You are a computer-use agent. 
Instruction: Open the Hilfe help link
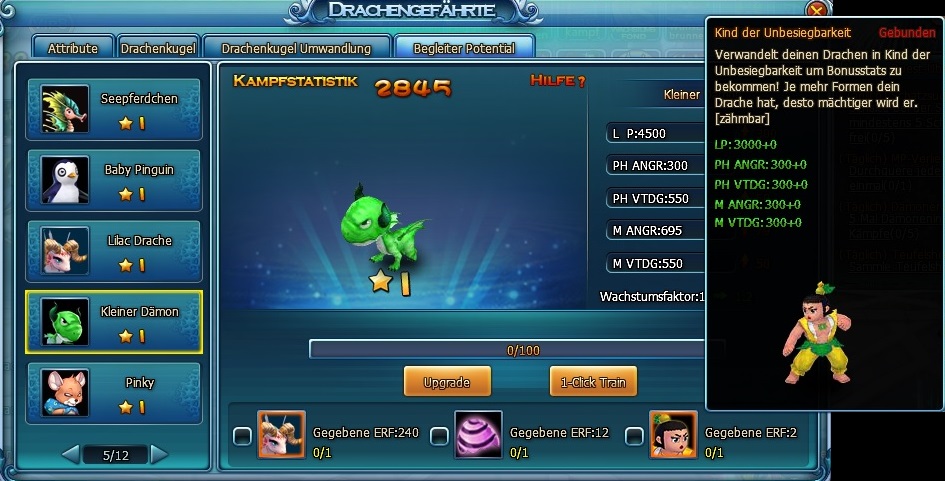pos(558,80)
